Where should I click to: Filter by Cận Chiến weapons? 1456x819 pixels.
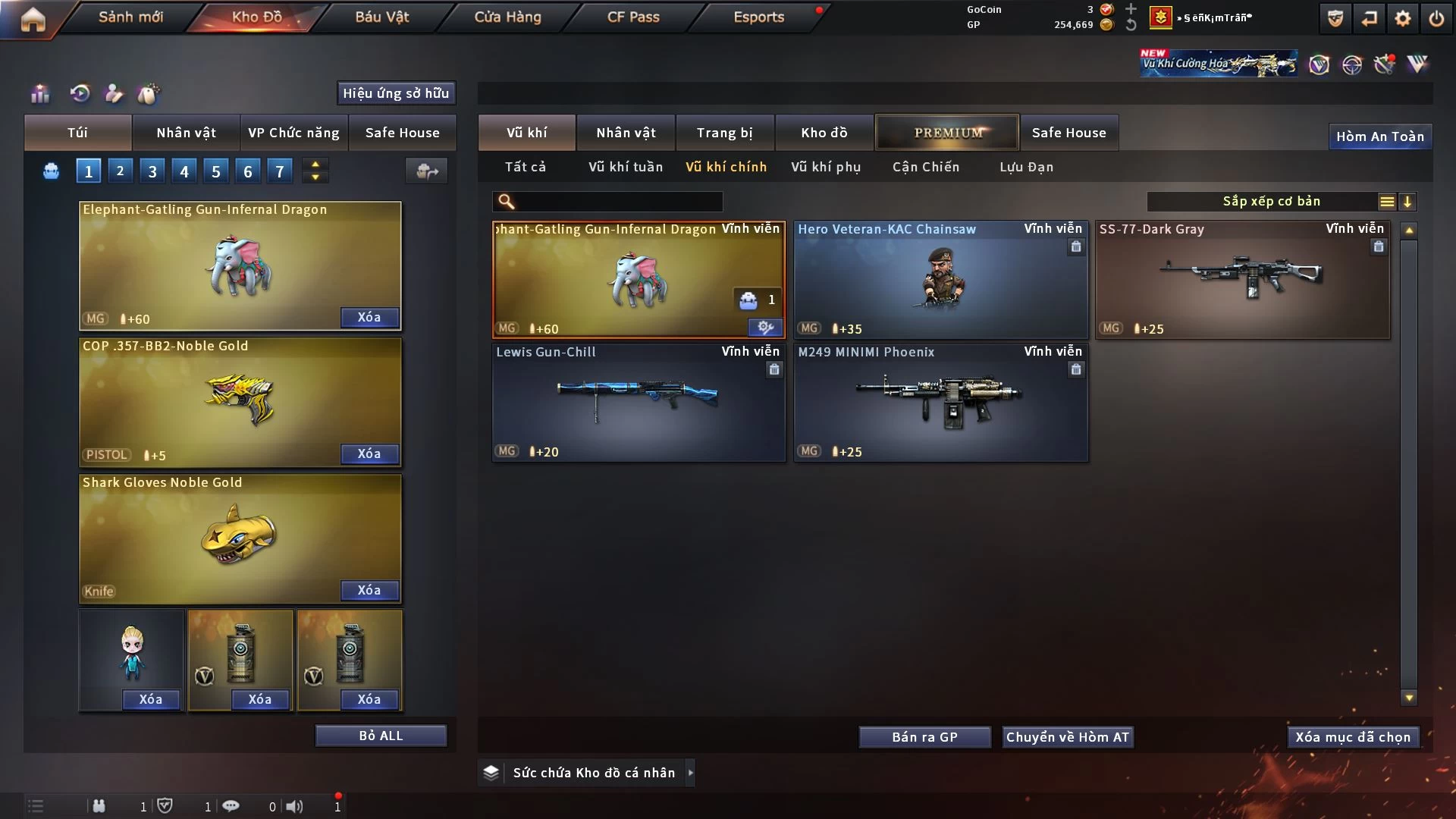[x=925, y=167]
